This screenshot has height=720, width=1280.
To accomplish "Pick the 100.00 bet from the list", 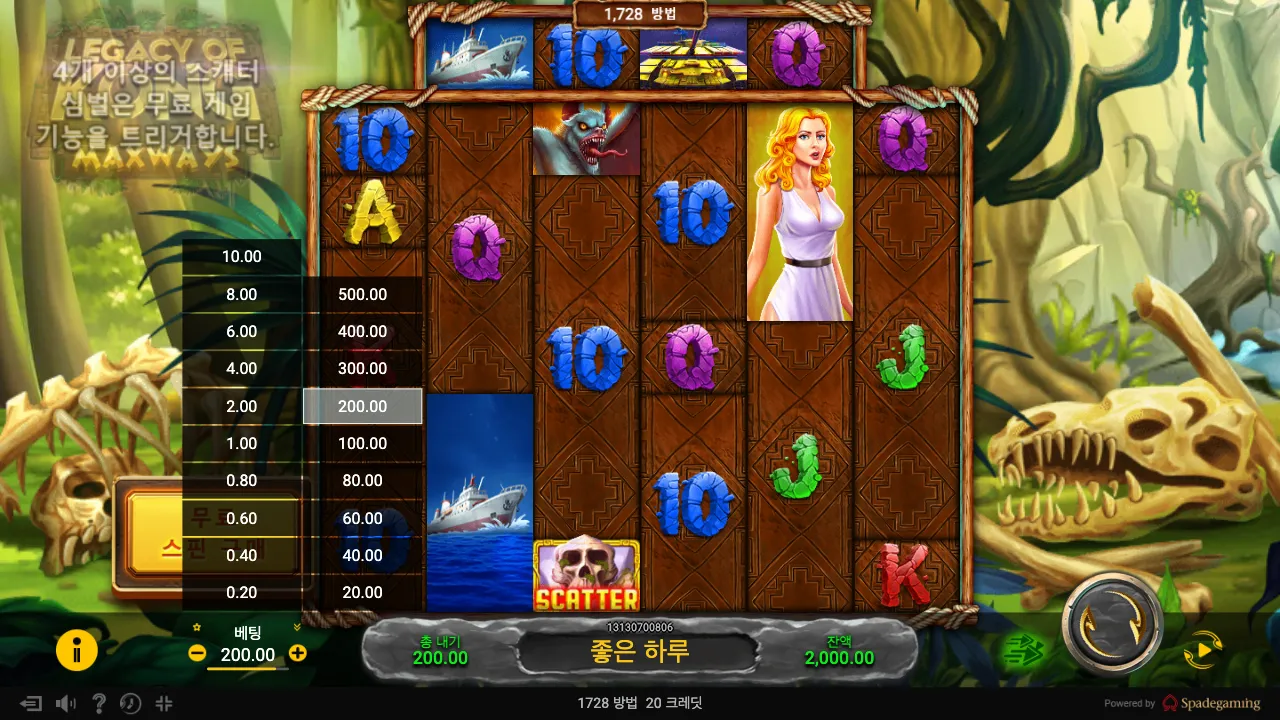I will tap(363, 443).
